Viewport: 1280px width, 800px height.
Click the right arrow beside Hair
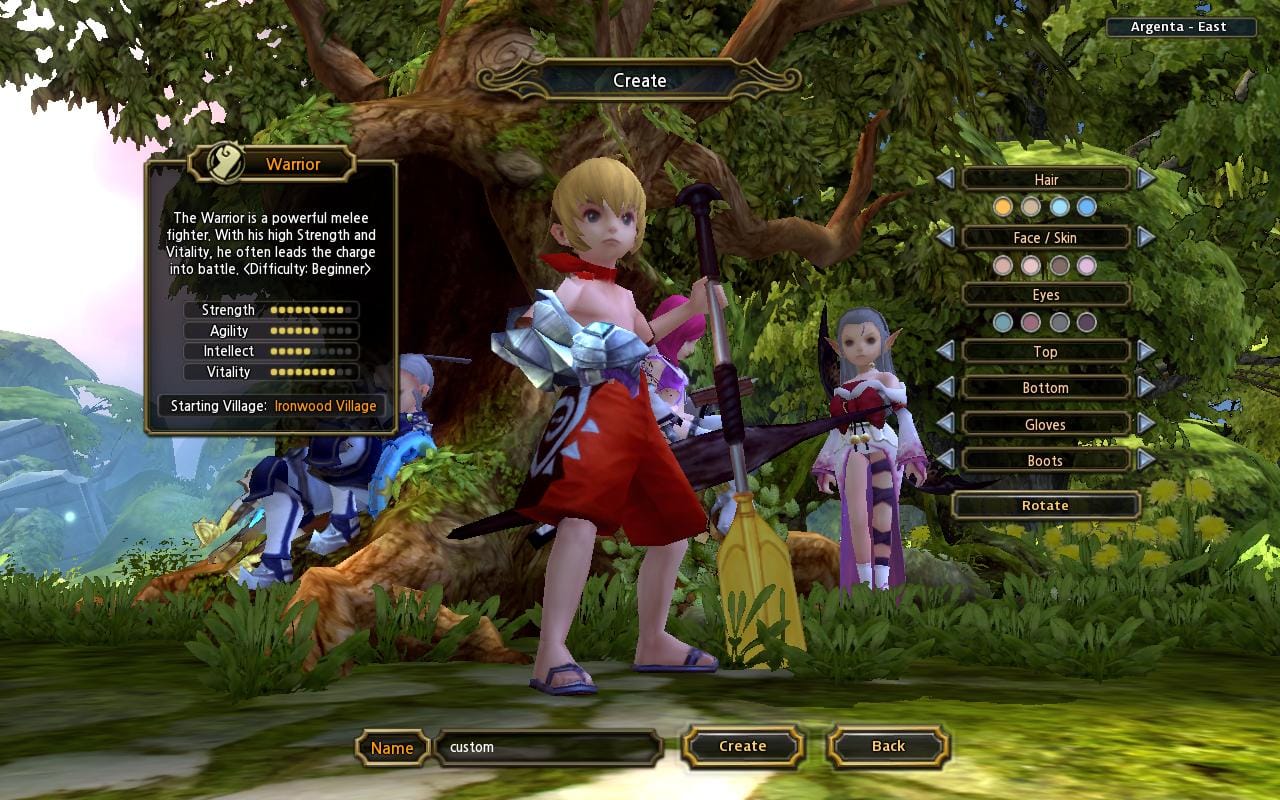pyautogui.click(x=1148, y=180)
